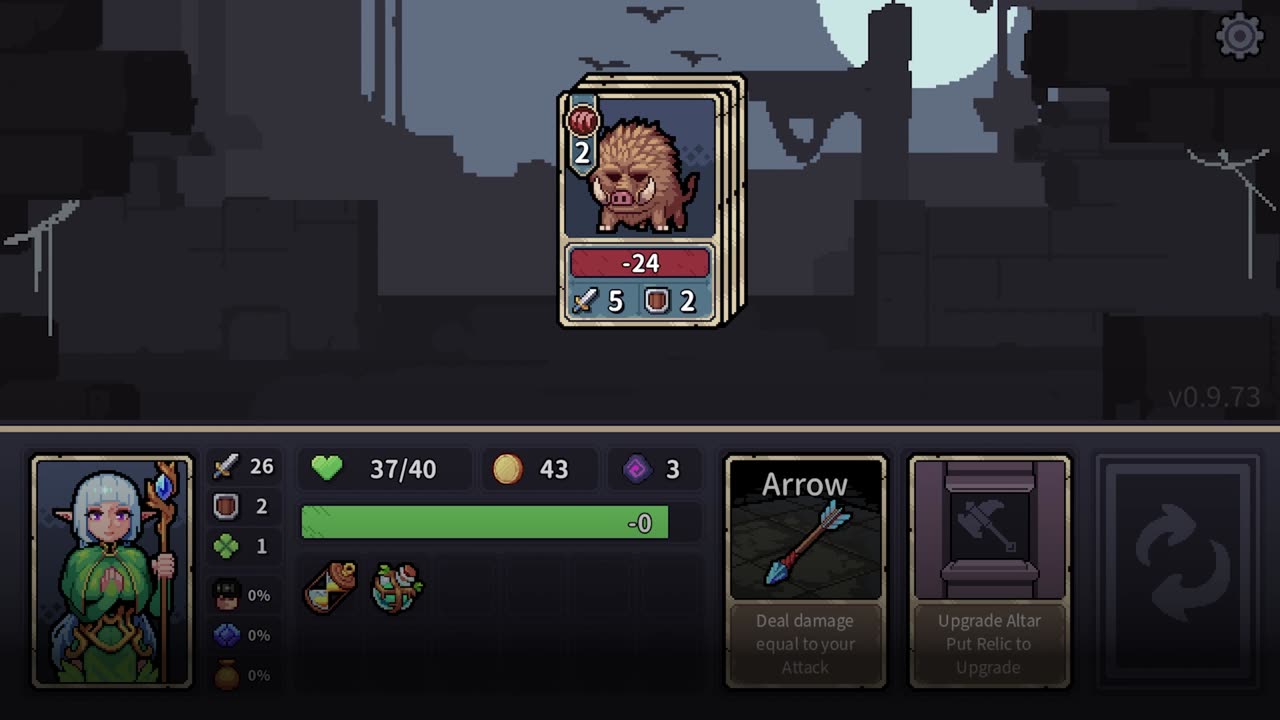
Task: Click the greyed-out swap arrows card
Action: coord(1177,571)
